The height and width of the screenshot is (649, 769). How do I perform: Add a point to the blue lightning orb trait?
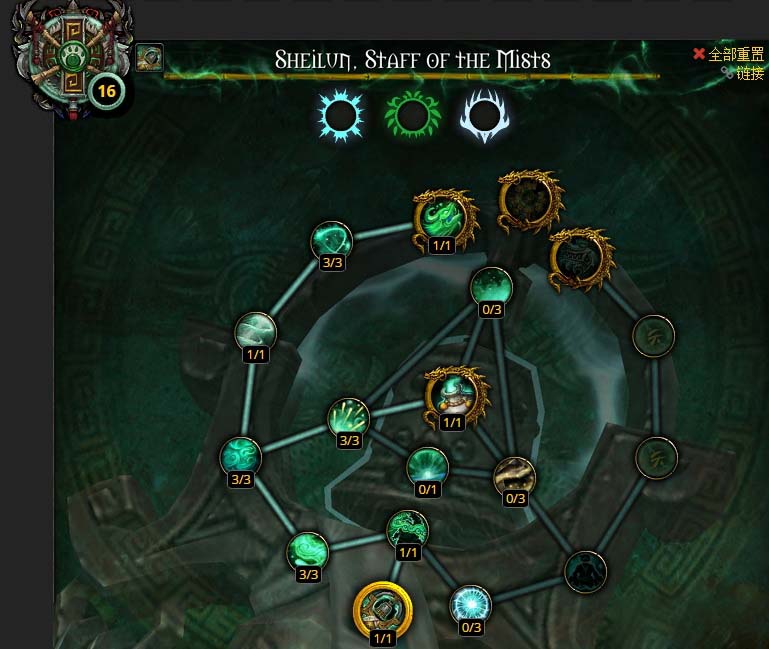470,605
